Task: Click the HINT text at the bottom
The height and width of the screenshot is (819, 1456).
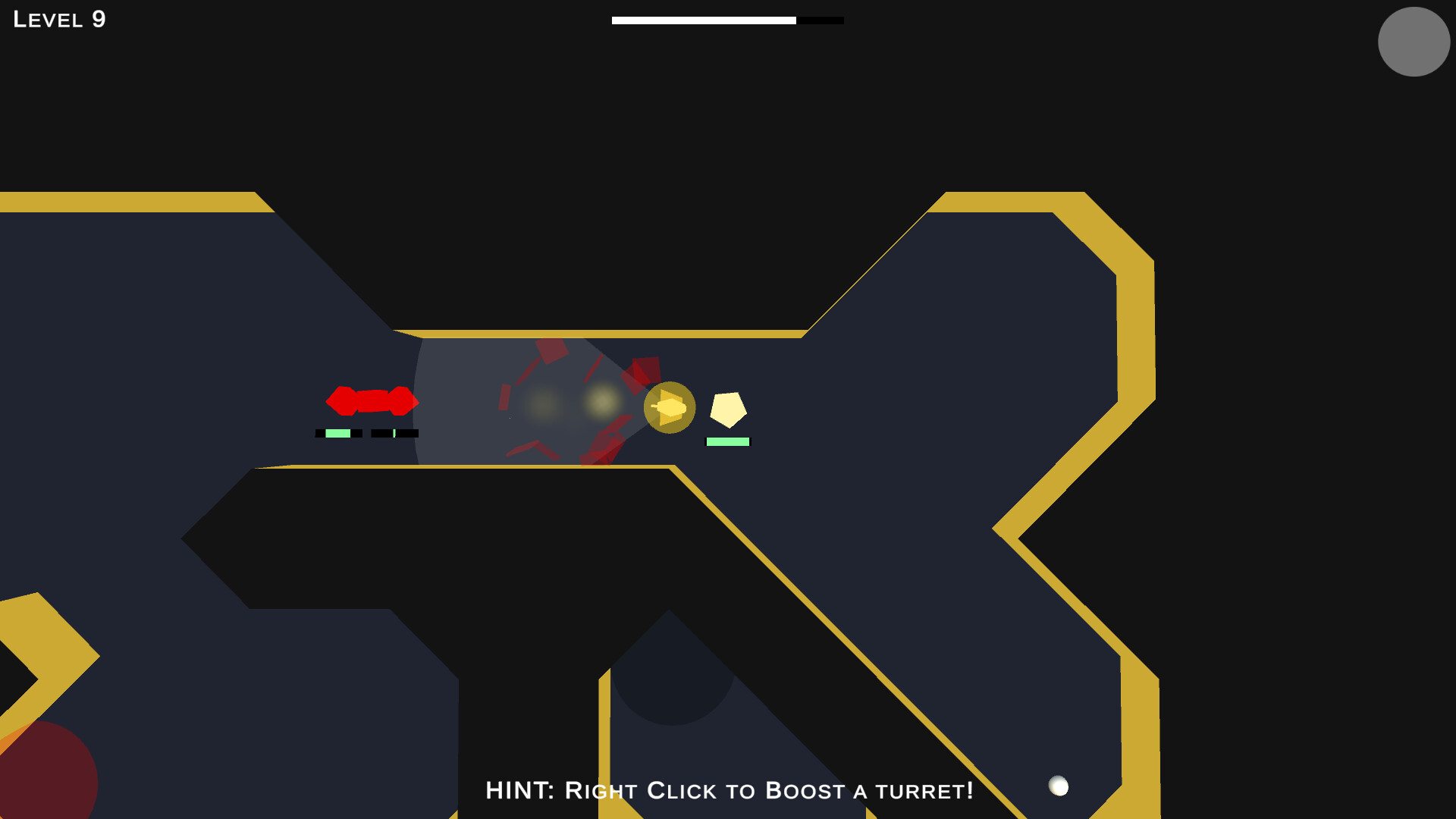Action: (520, 791)
